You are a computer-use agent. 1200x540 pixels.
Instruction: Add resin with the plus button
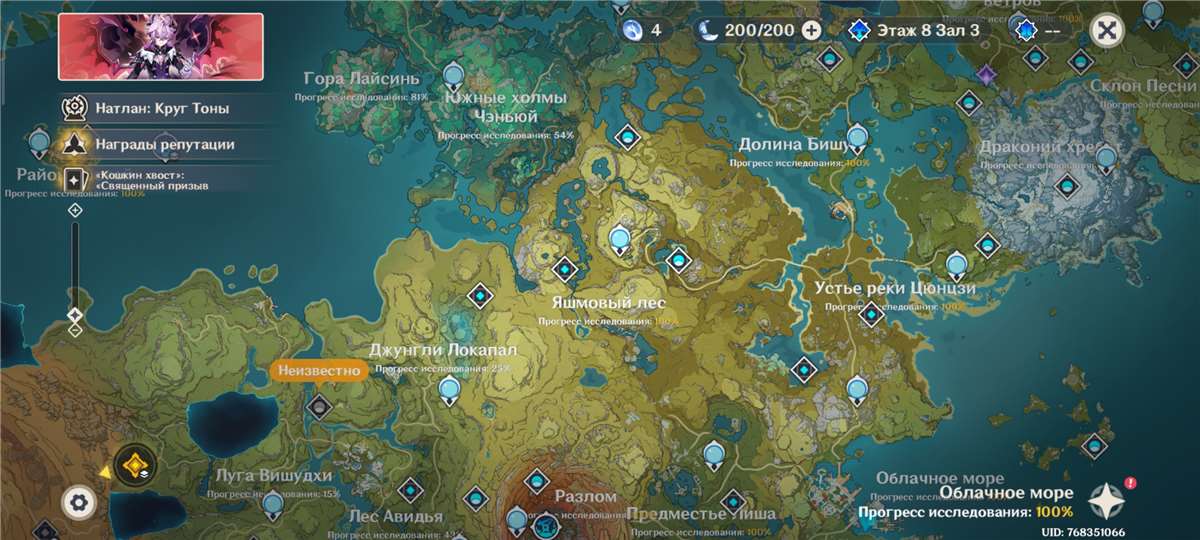tap(812, 30)
